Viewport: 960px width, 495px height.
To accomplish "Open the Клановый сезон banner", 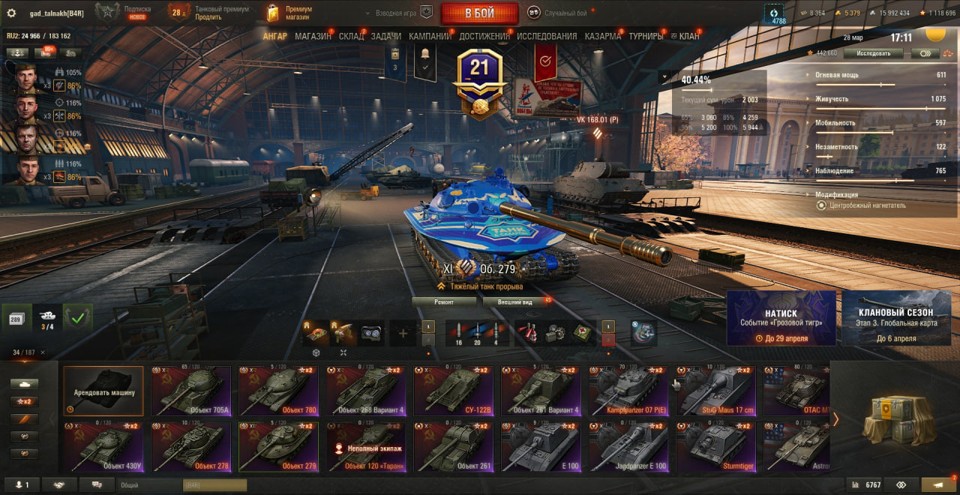I will 896,318.
